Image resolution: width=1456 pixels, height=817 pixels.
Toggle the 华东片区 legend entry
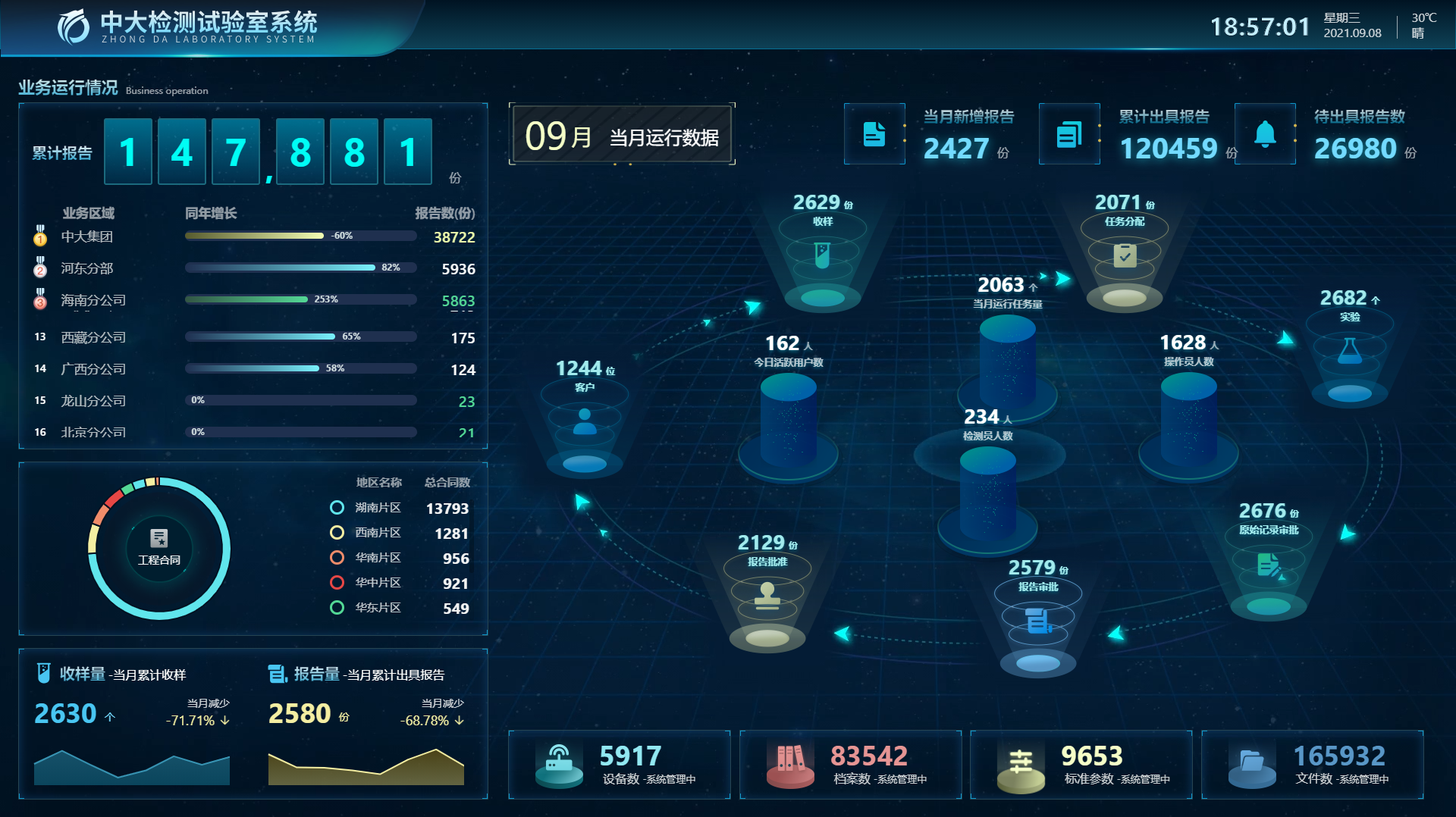378,608
